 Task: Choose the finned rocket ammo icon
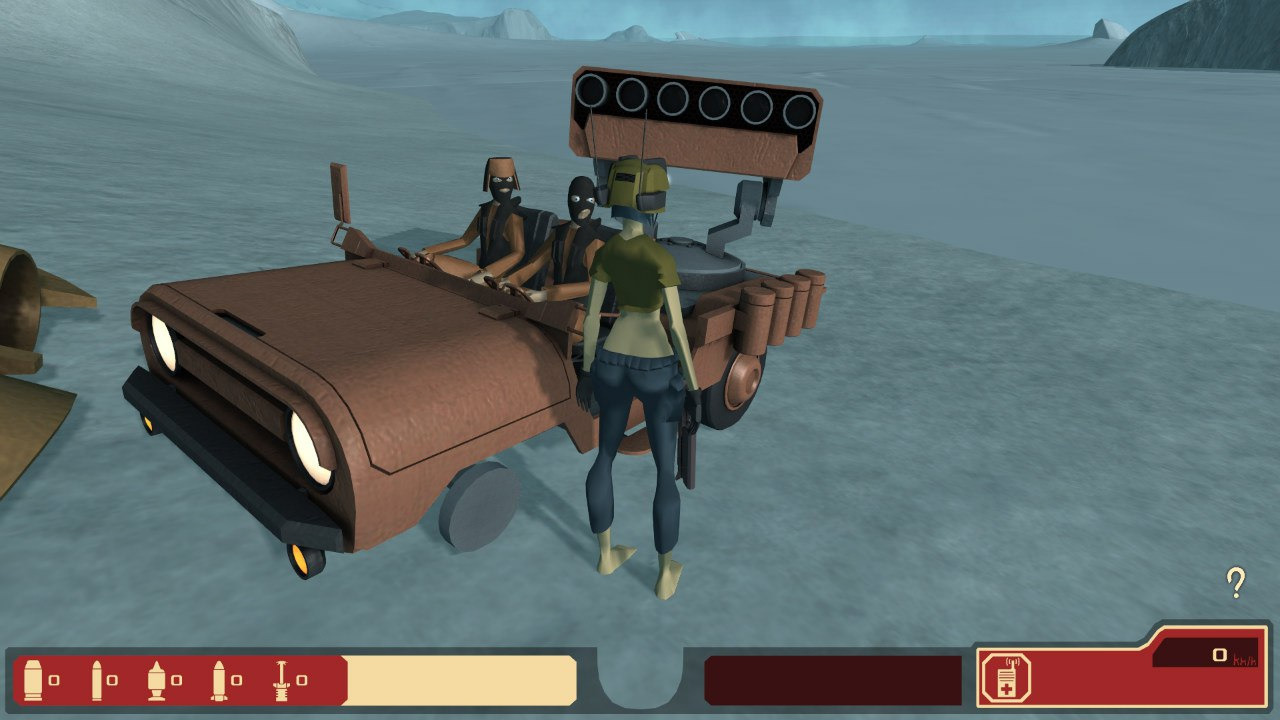click(x=219, y=680)
